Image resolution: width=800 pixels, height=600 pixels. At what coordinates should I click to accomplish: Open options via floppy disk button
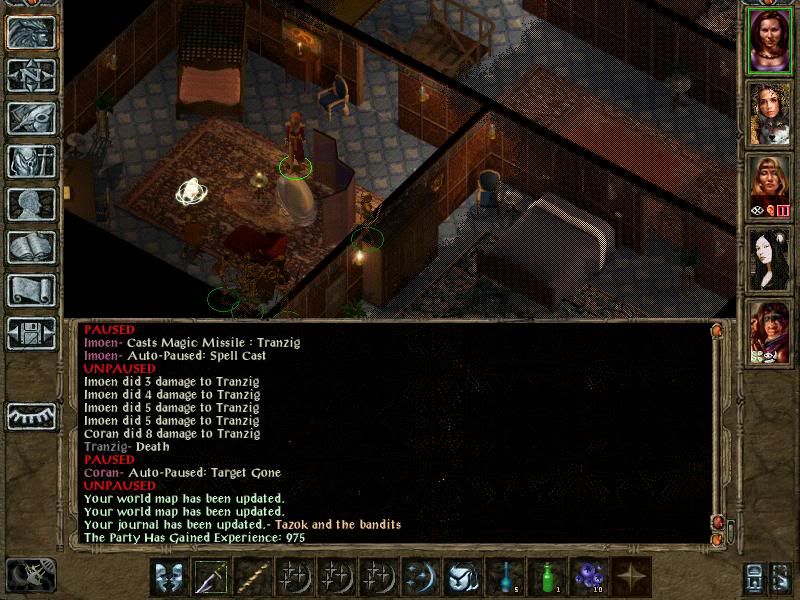31,333
